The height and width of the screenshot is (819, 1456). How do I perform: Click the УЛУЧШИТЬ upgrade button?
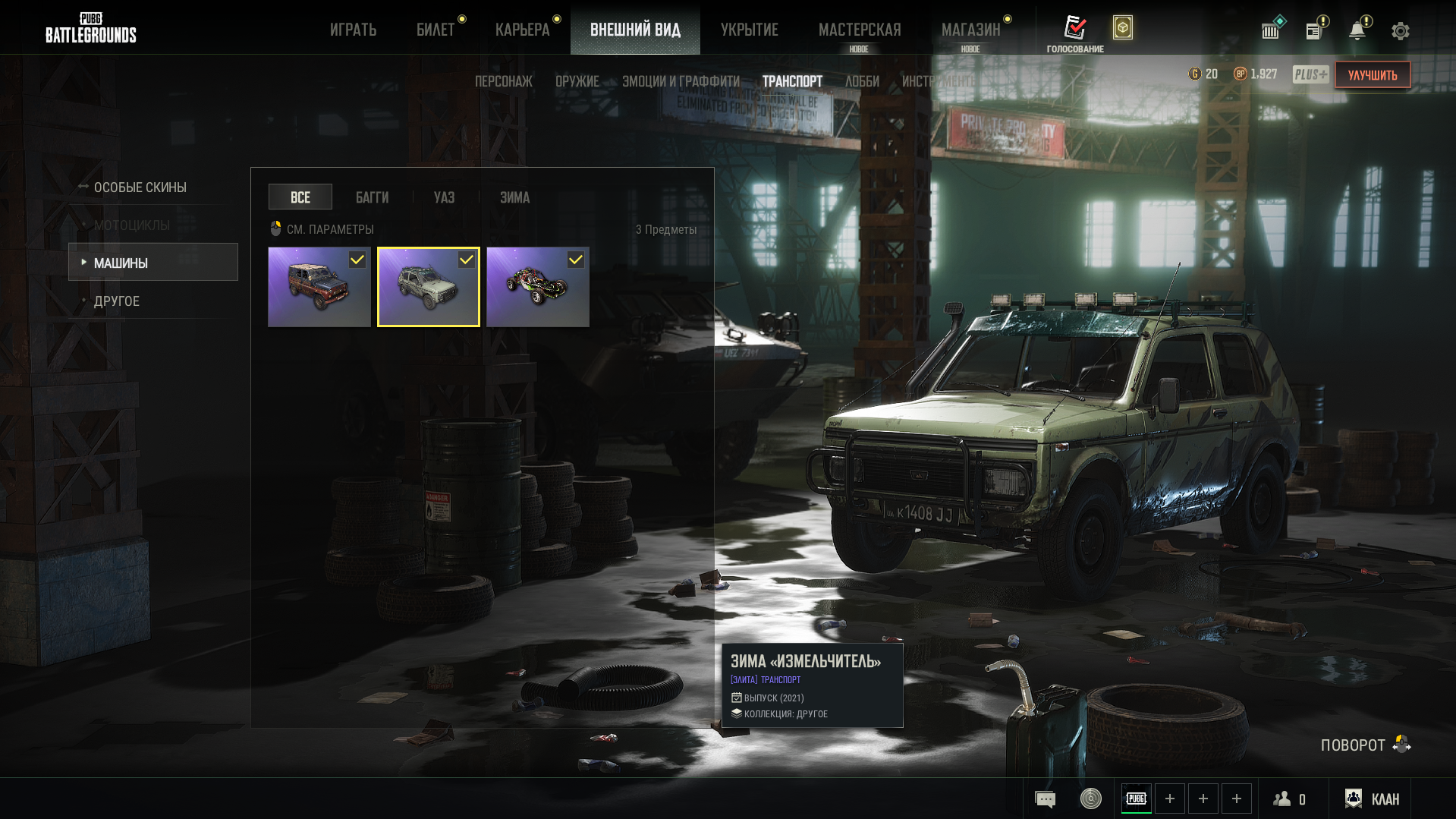pos(1372,75)
